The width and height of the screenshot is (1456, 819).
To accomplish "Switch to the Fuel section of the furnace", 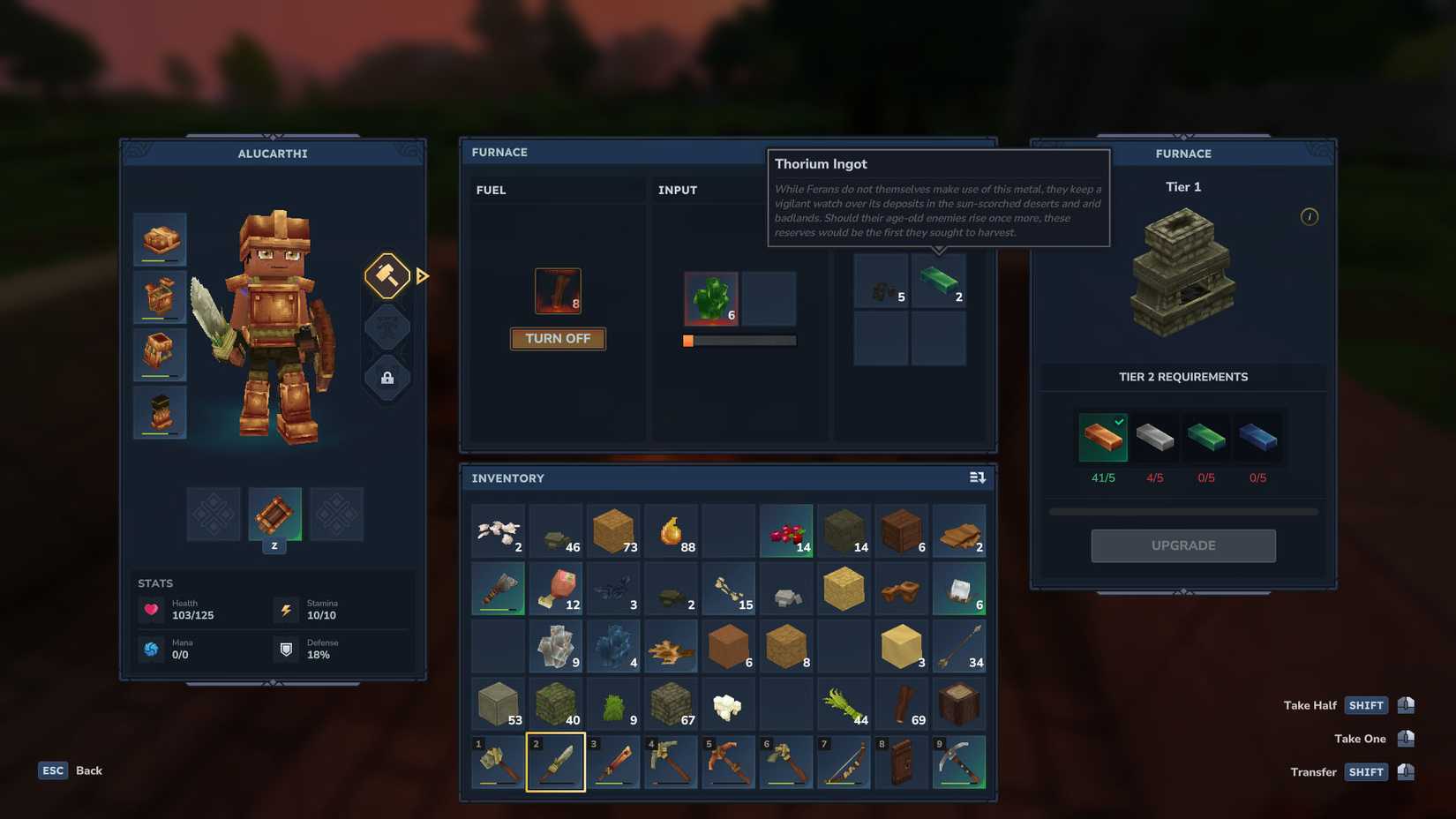I will point(492,190).
